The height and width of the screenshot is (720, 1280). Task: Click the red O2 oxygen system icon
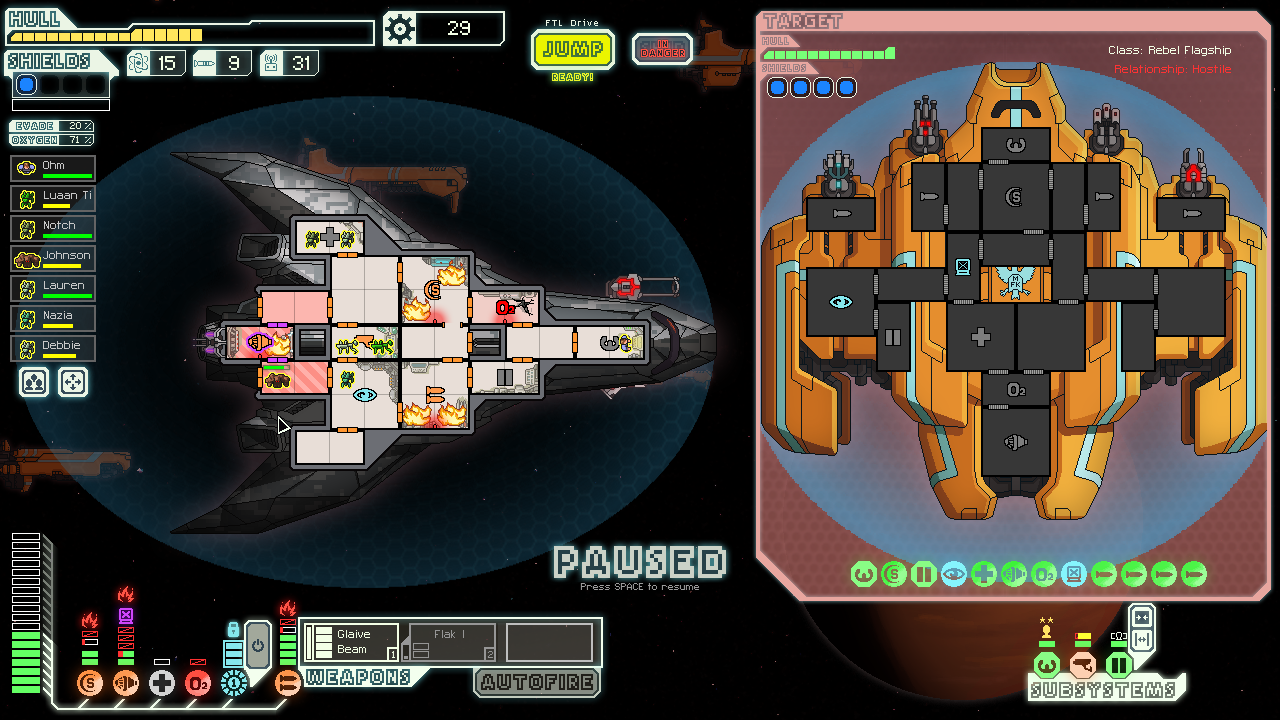pyautogui.click(x=198, y=684)
